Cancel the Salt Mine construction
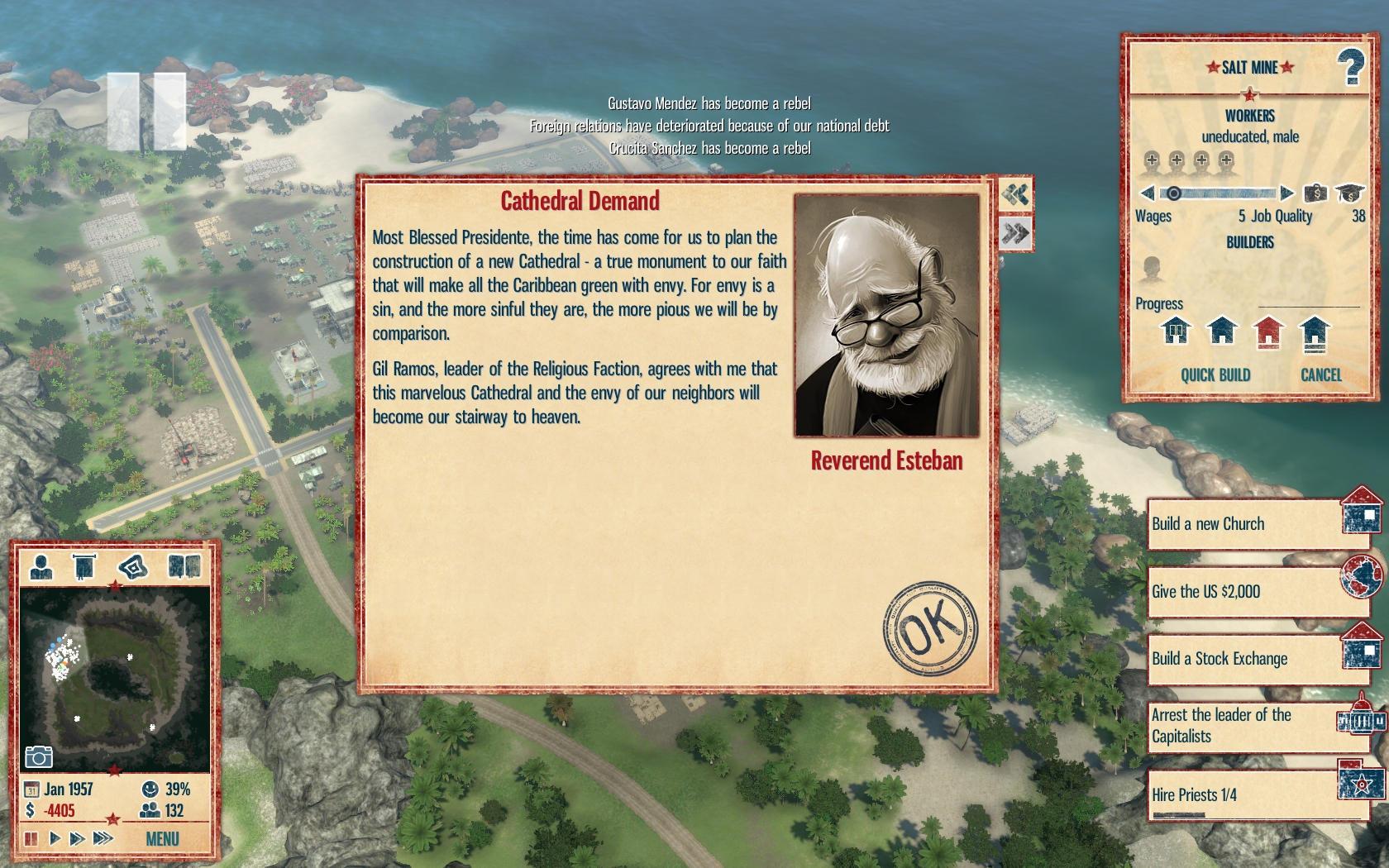This screenshot has height=868, width=1389. (x=1320, y=375)
